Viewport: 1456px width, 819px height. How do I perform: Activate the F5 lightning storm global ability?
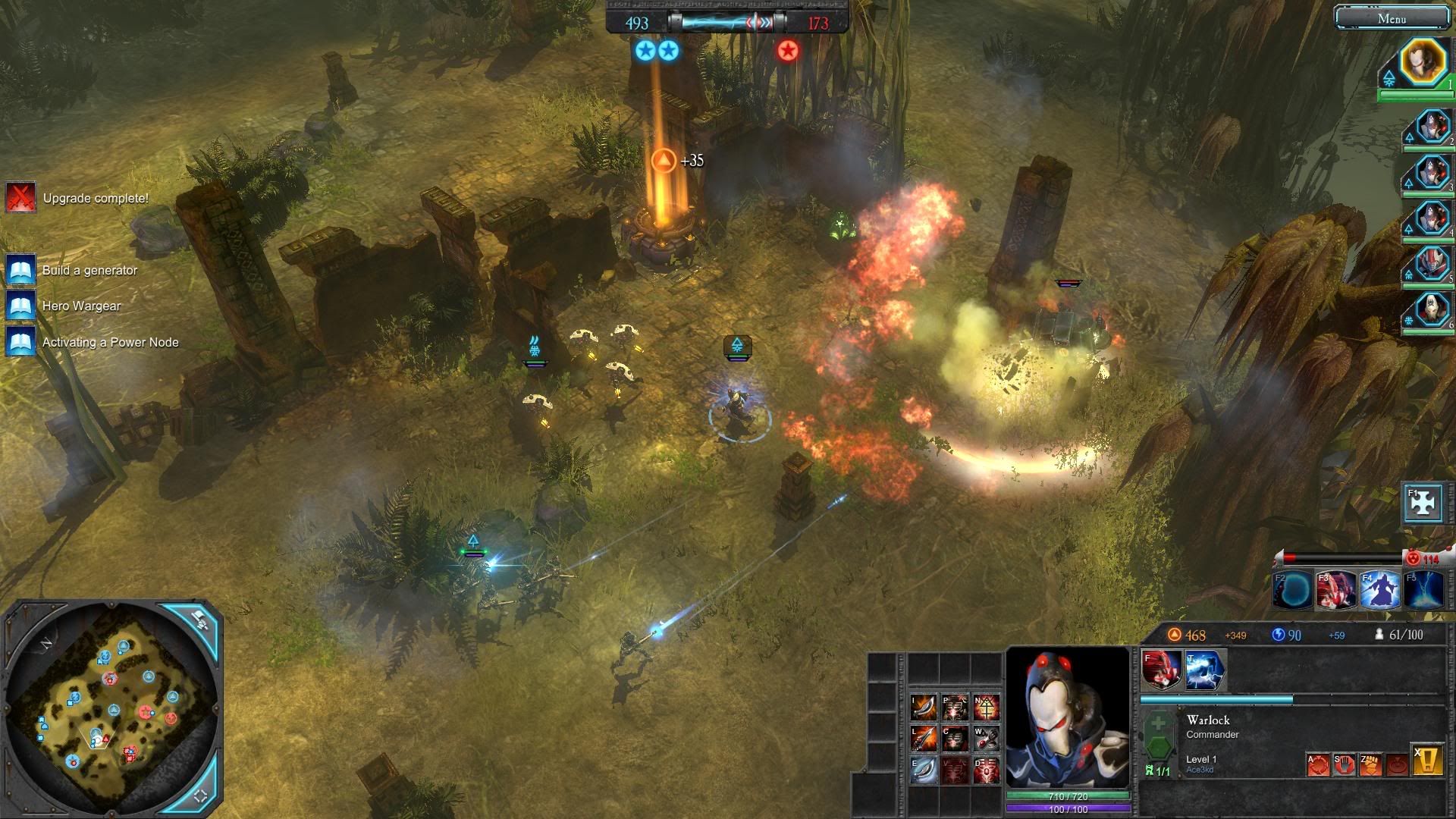1423,591
